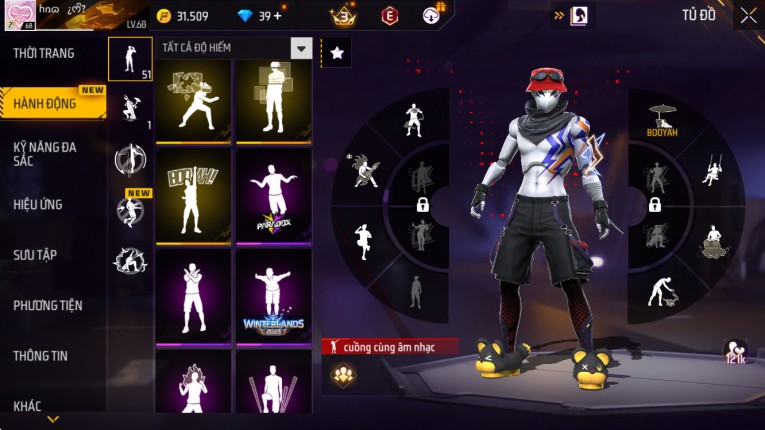Close the wardrobe with the X button
This screenshot has width=765, height=430.
click(748, 15)
